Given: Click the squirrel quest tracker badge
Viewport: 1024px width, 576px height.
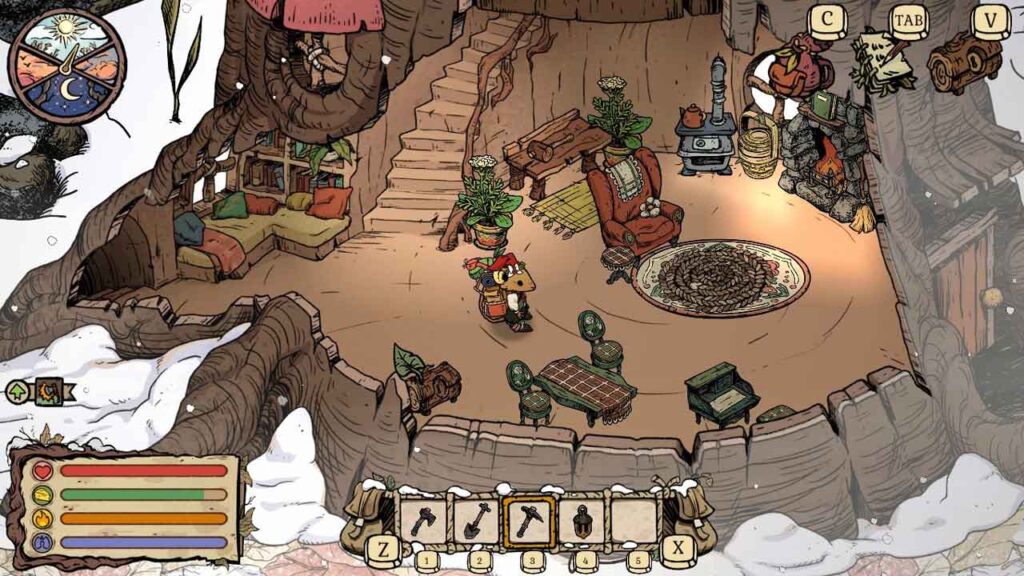Looking at the screenshot, I should 48,391.
